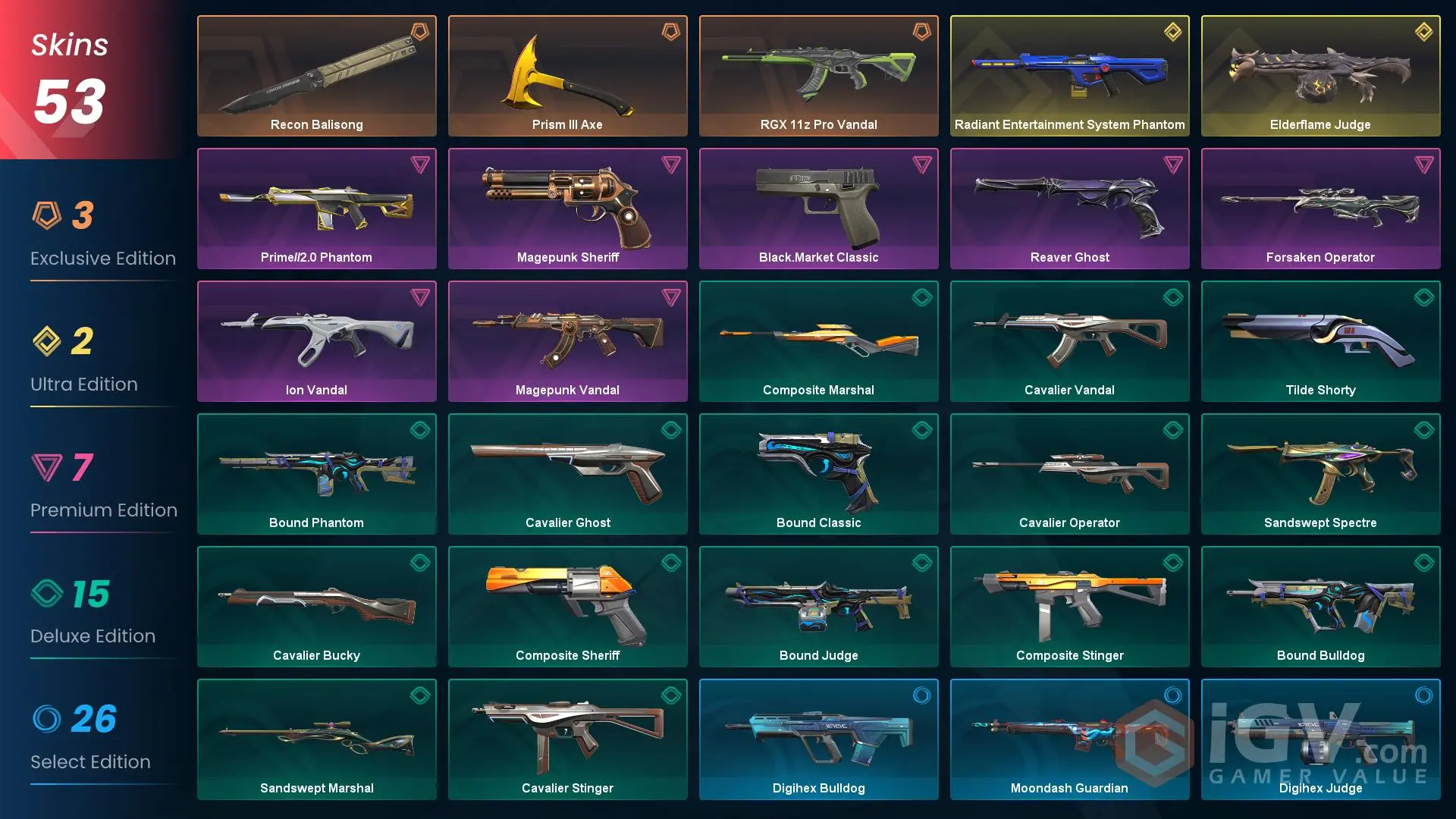The width and height of the screenshot is (1456, 819).
Task: Select the Ion Vandal skin
Action: coord(316,340)
